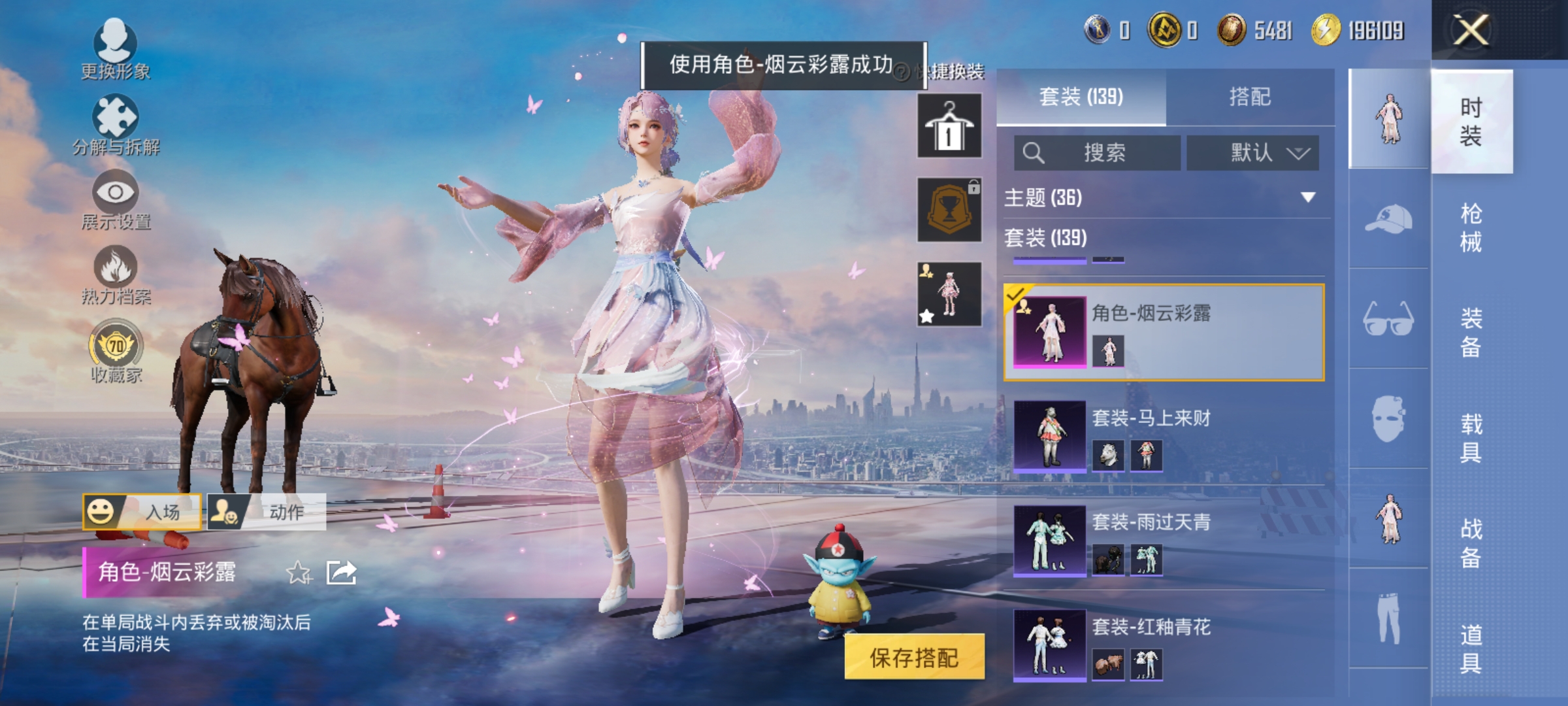Open 展示设置 display settings

[x=115, y=193]
